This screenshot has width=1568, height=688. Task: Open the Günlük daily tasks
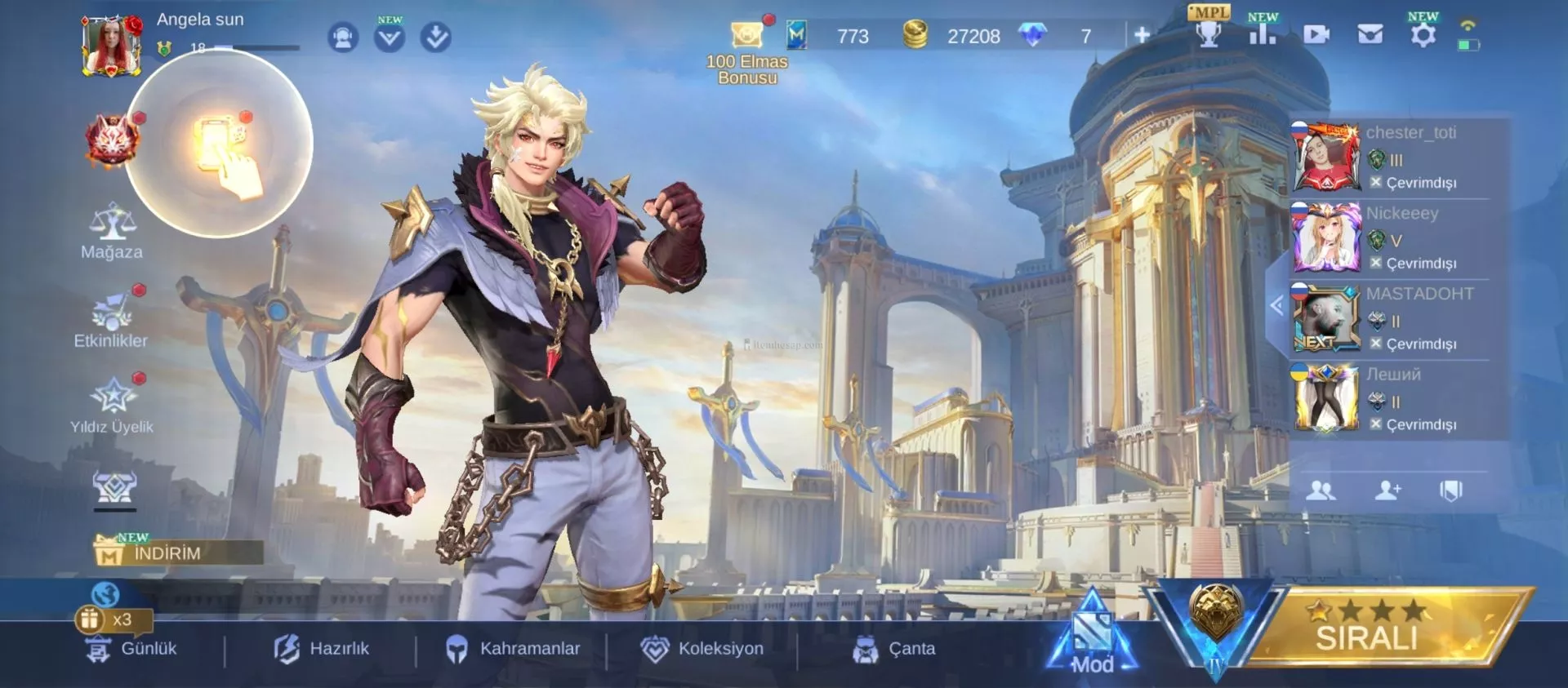click(x=132, y=649)
